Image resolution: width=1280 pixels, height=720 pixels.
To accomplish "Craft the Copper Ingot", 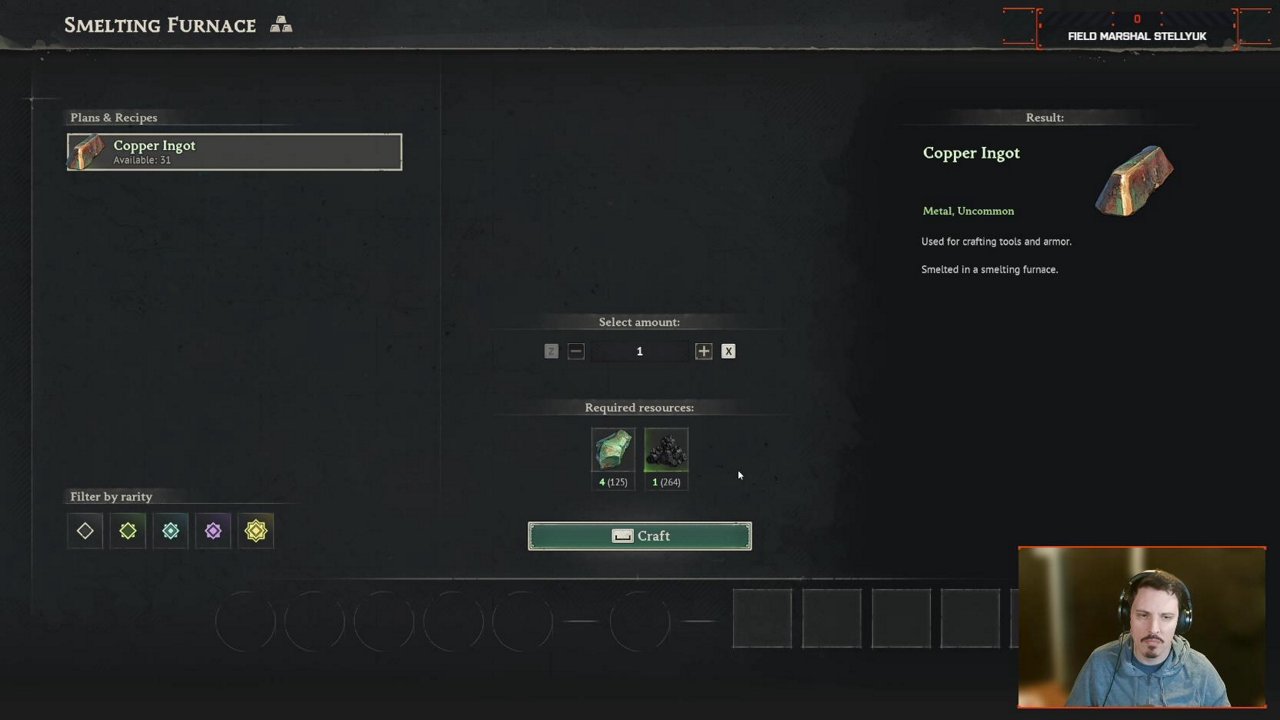I will [x=639, y=536].
